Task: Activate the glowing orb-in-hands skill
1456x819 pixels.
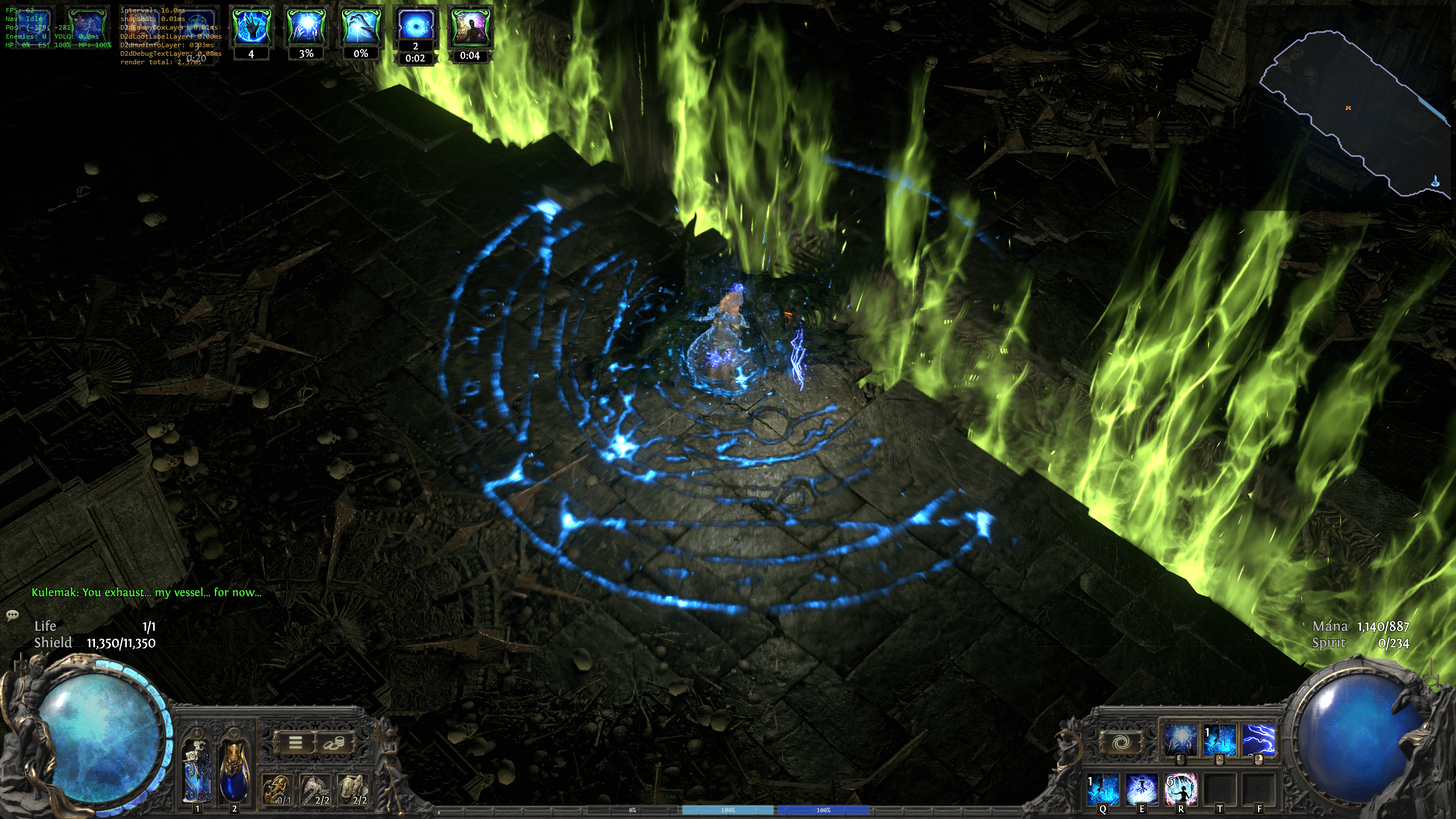Action: coord(1180,740)
